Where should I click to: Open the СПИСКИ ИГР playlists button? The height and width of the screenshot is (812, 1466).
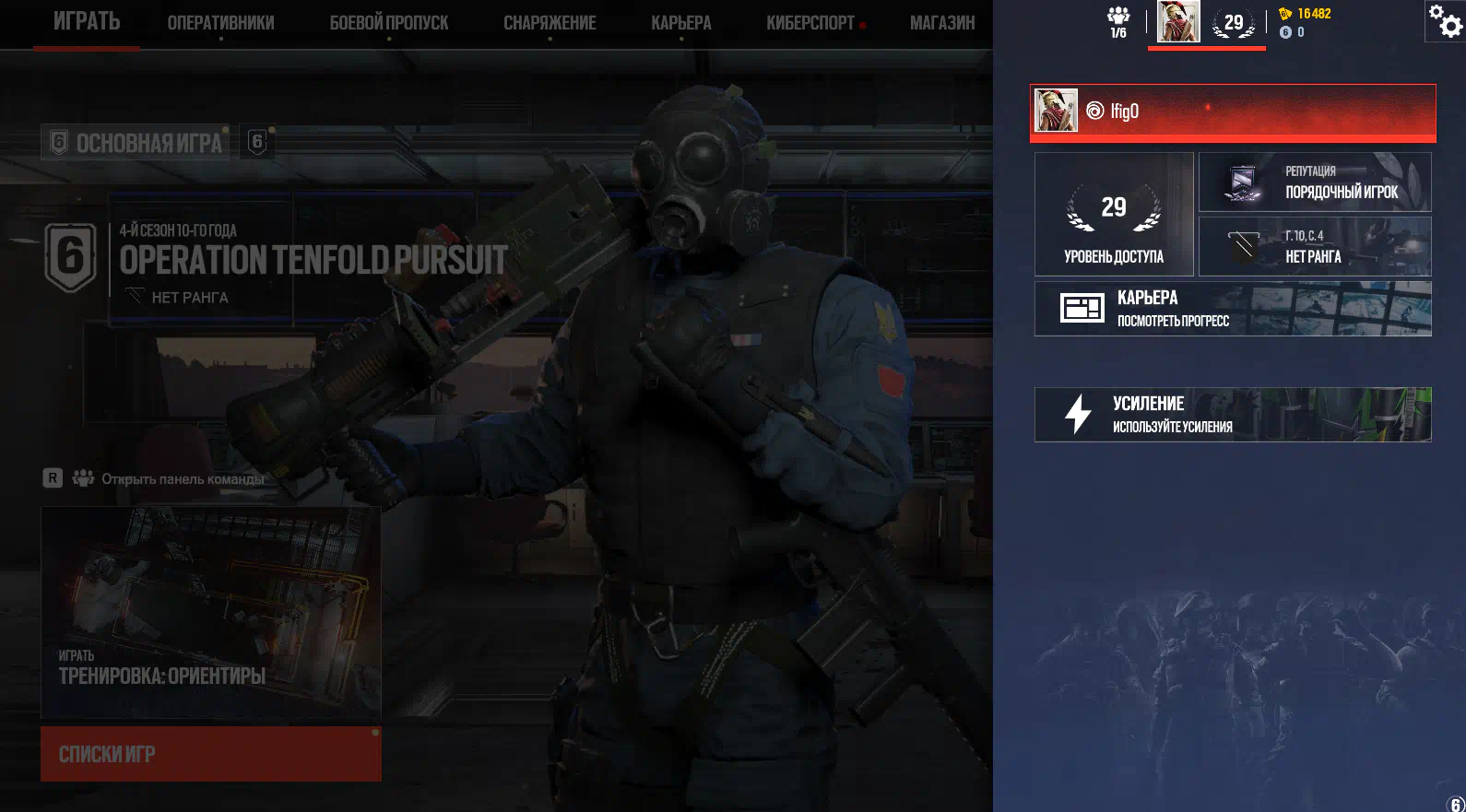(x=211, y=754)
